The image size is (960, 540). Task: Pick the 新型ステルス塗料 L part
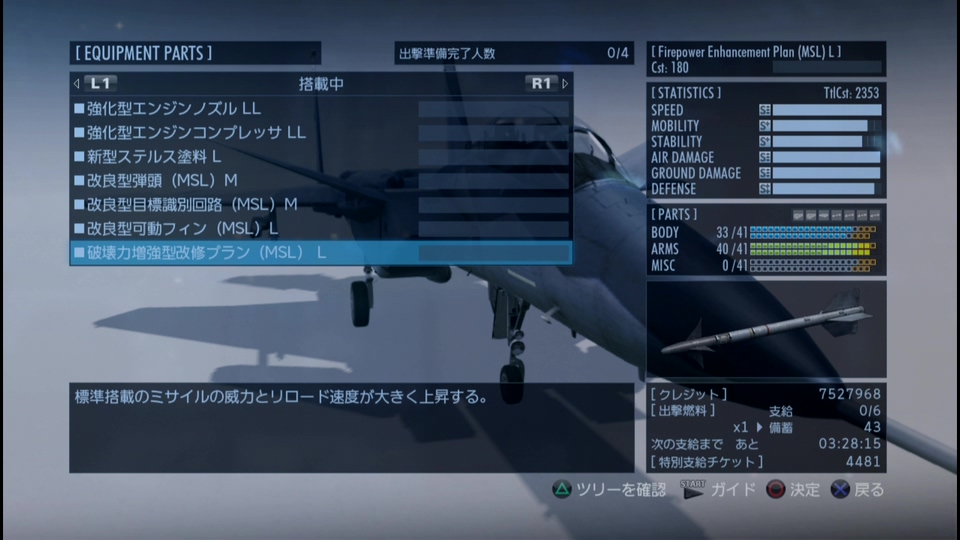tap(320, 157)
